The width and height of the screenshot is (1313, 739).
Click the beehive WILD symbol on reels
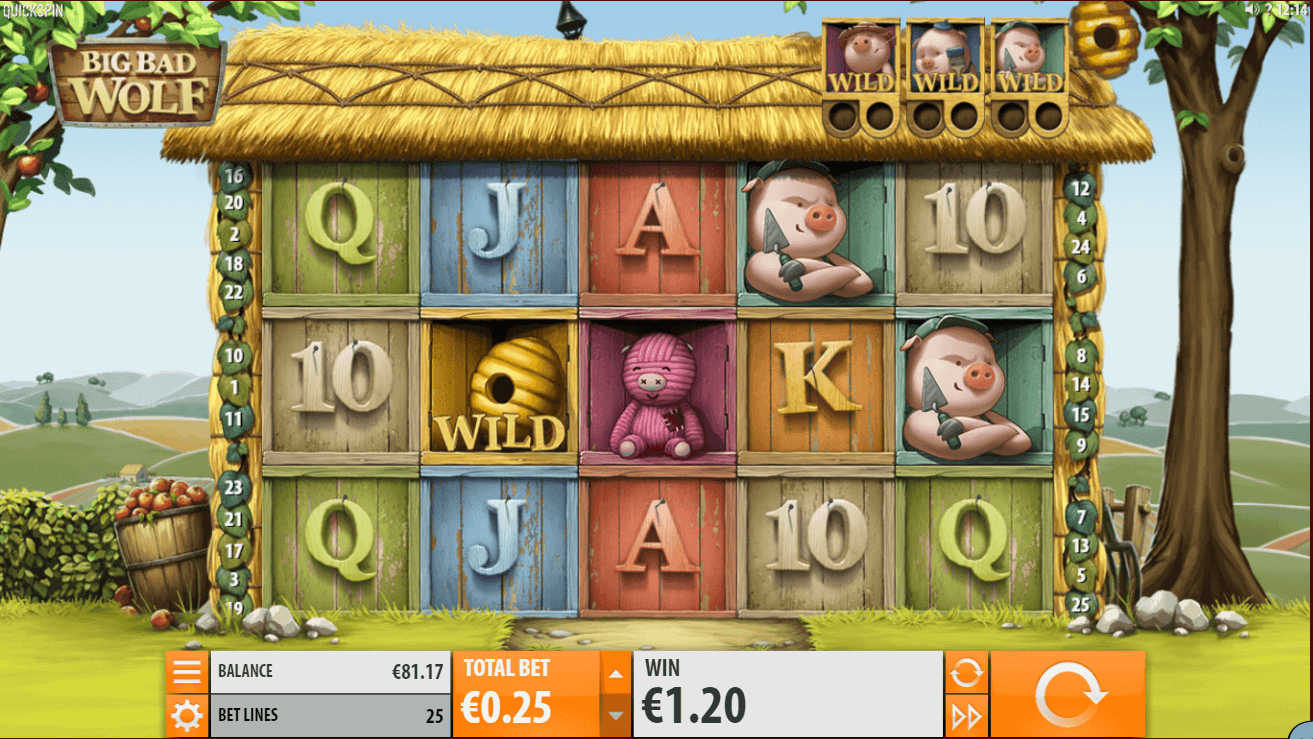point(500,390)
